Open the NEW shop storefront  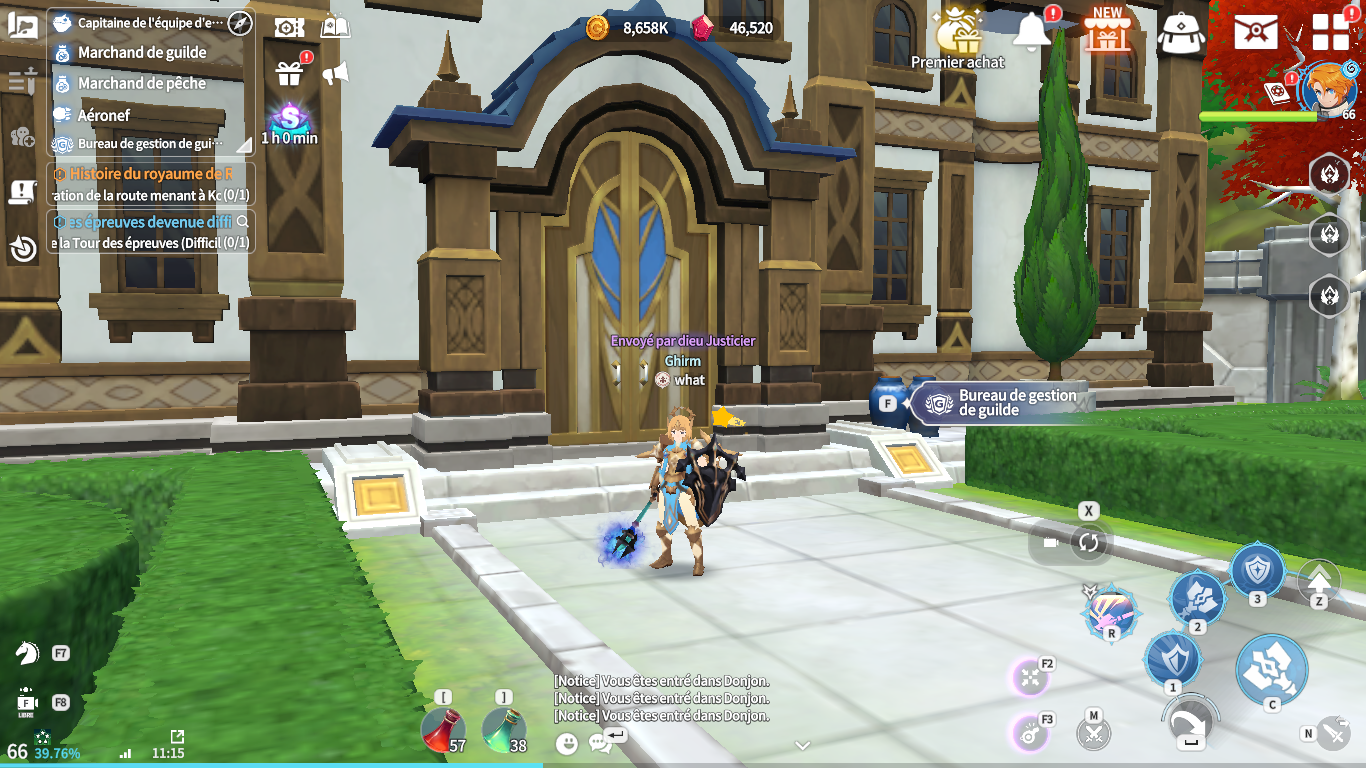pyautogui.click(x=1107, y=32)
